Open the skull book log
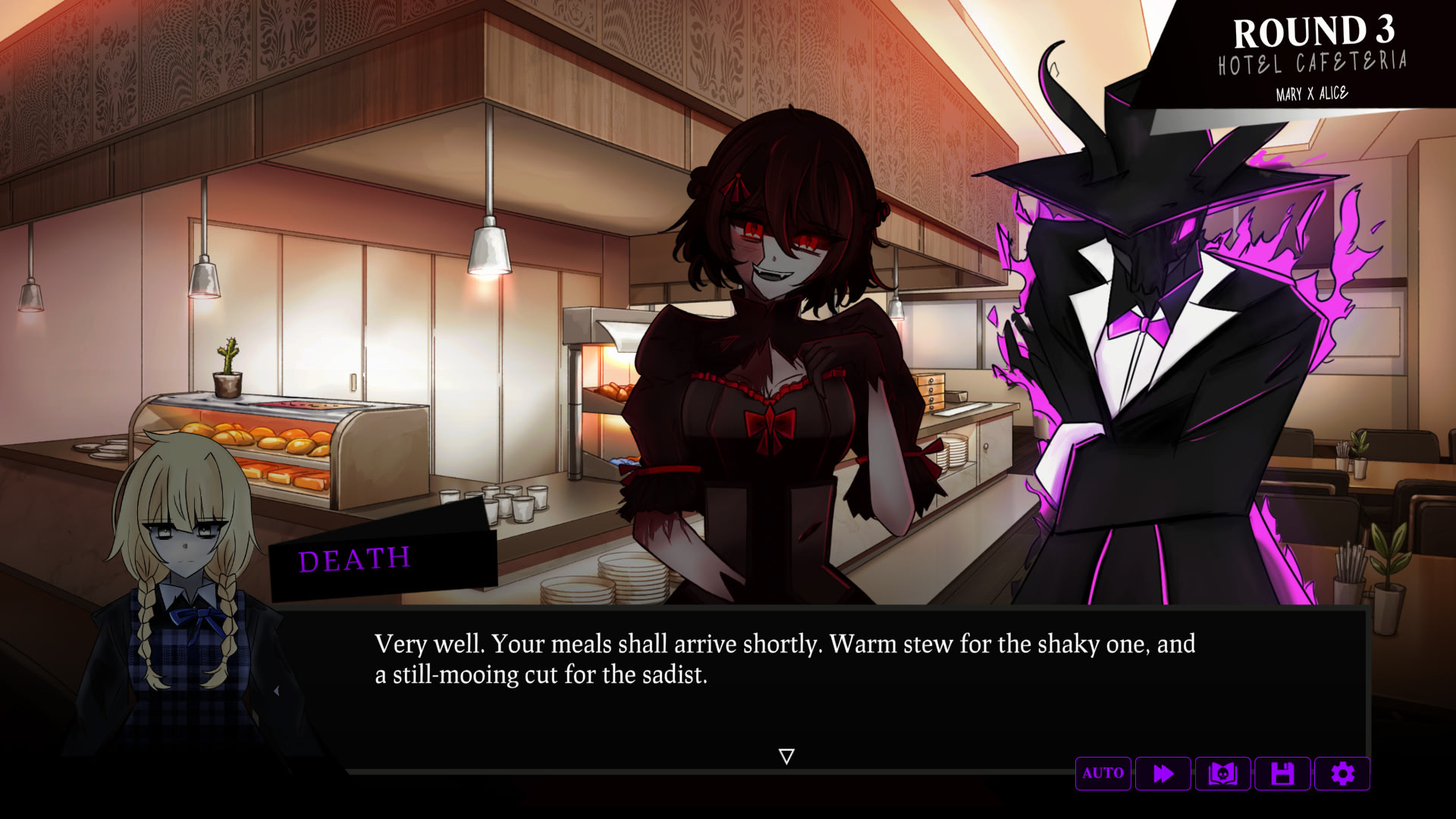The image size is (1456, 819). point(1222,773)
